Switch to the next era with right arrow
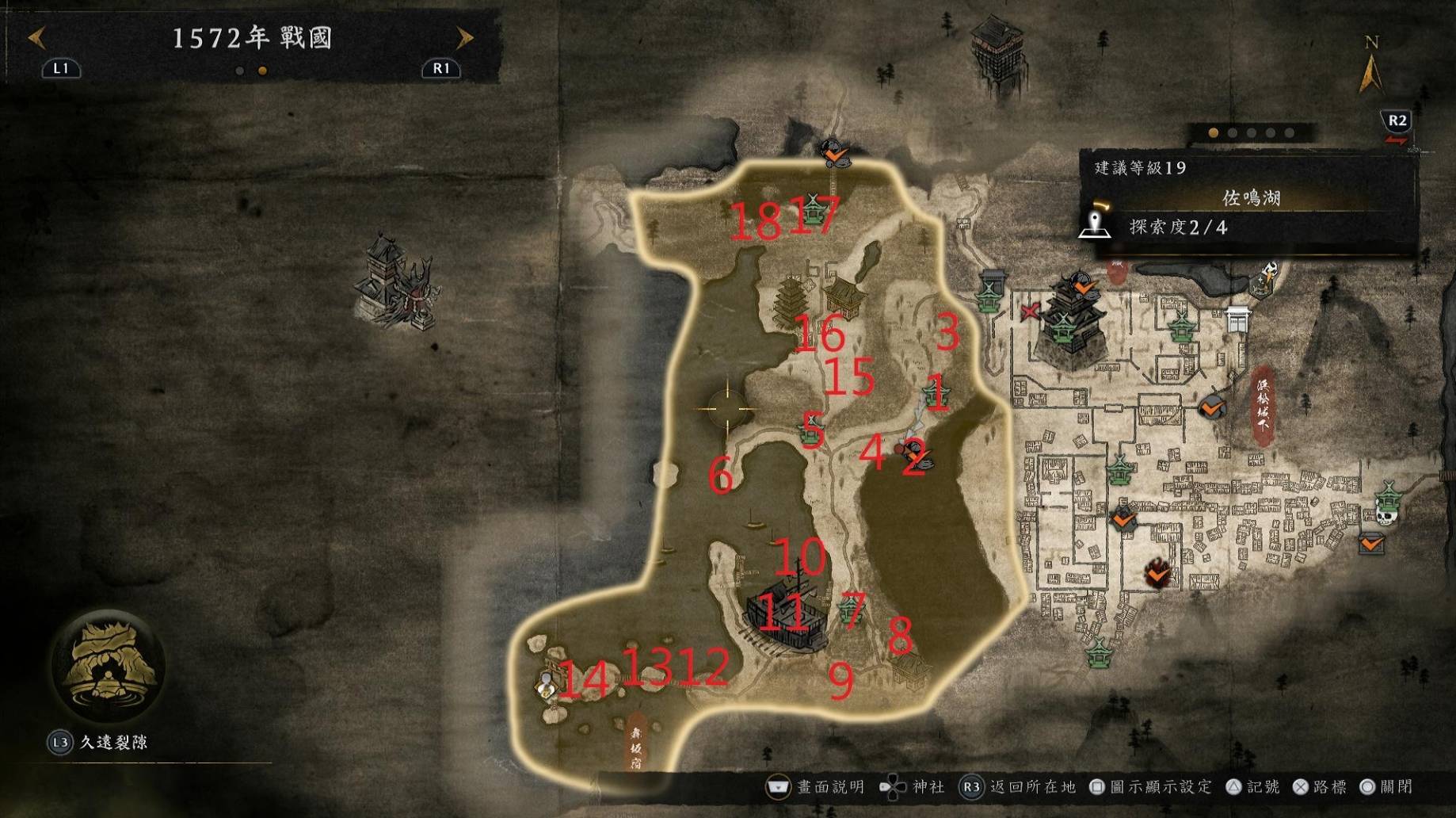Screen dimensions: 1456x818 tap(464, 37)
